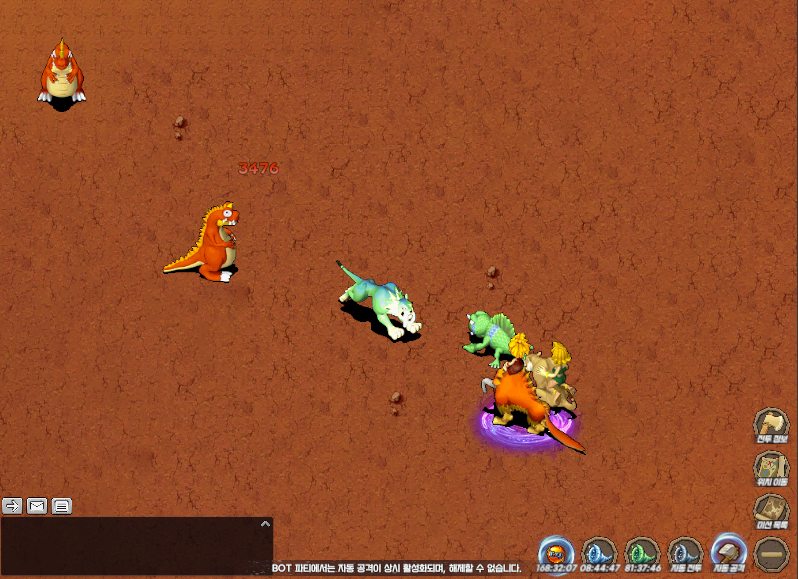
Task: Open the 위치 이동 map icon
Action: click(771, 468)
